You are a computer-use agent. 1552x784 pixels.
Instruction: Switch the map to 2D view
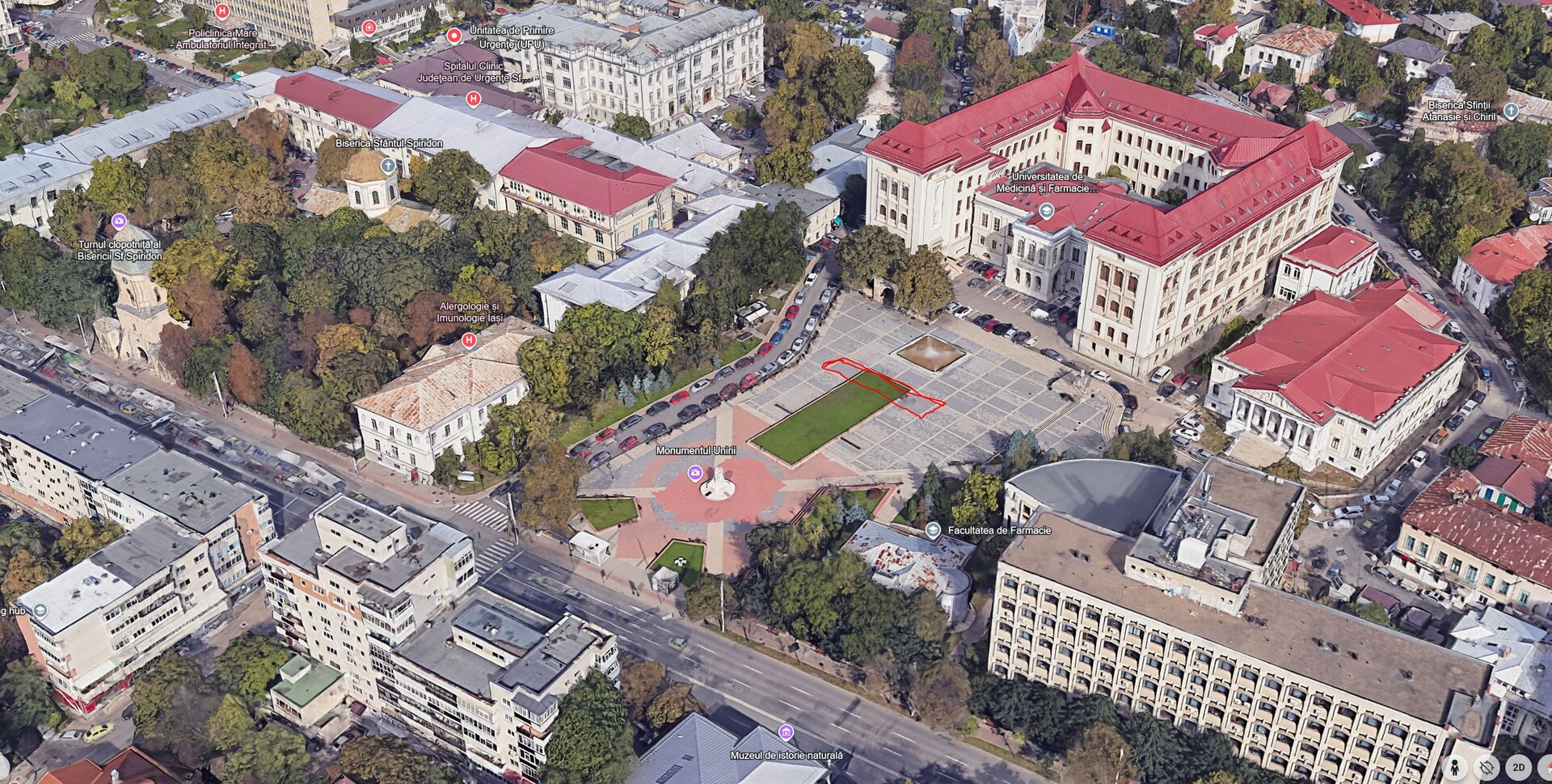click(1518, 767)
